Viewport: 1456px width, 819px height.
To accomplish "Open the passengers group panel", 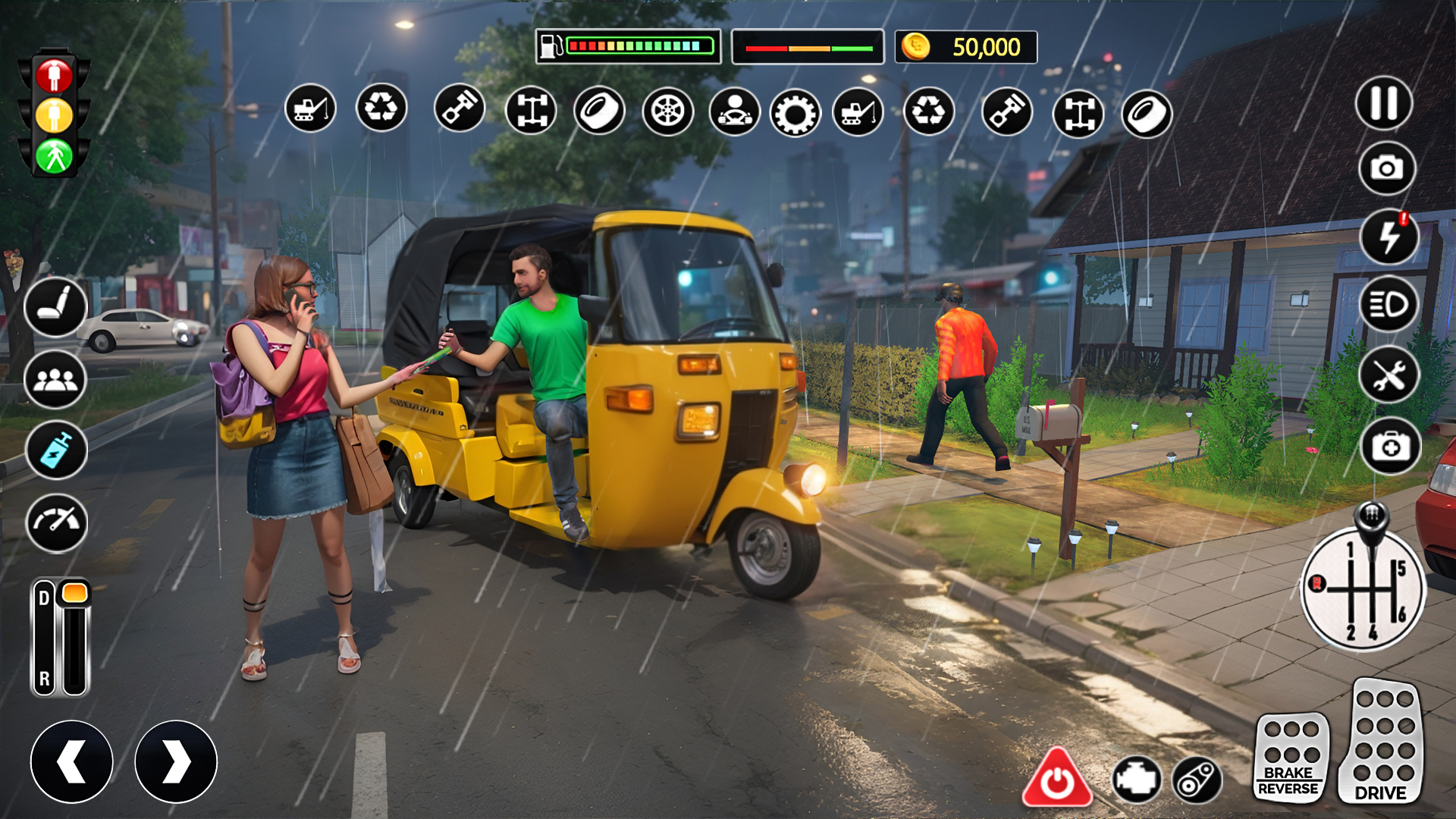I will pyautogui.click(x=54, y=378).
